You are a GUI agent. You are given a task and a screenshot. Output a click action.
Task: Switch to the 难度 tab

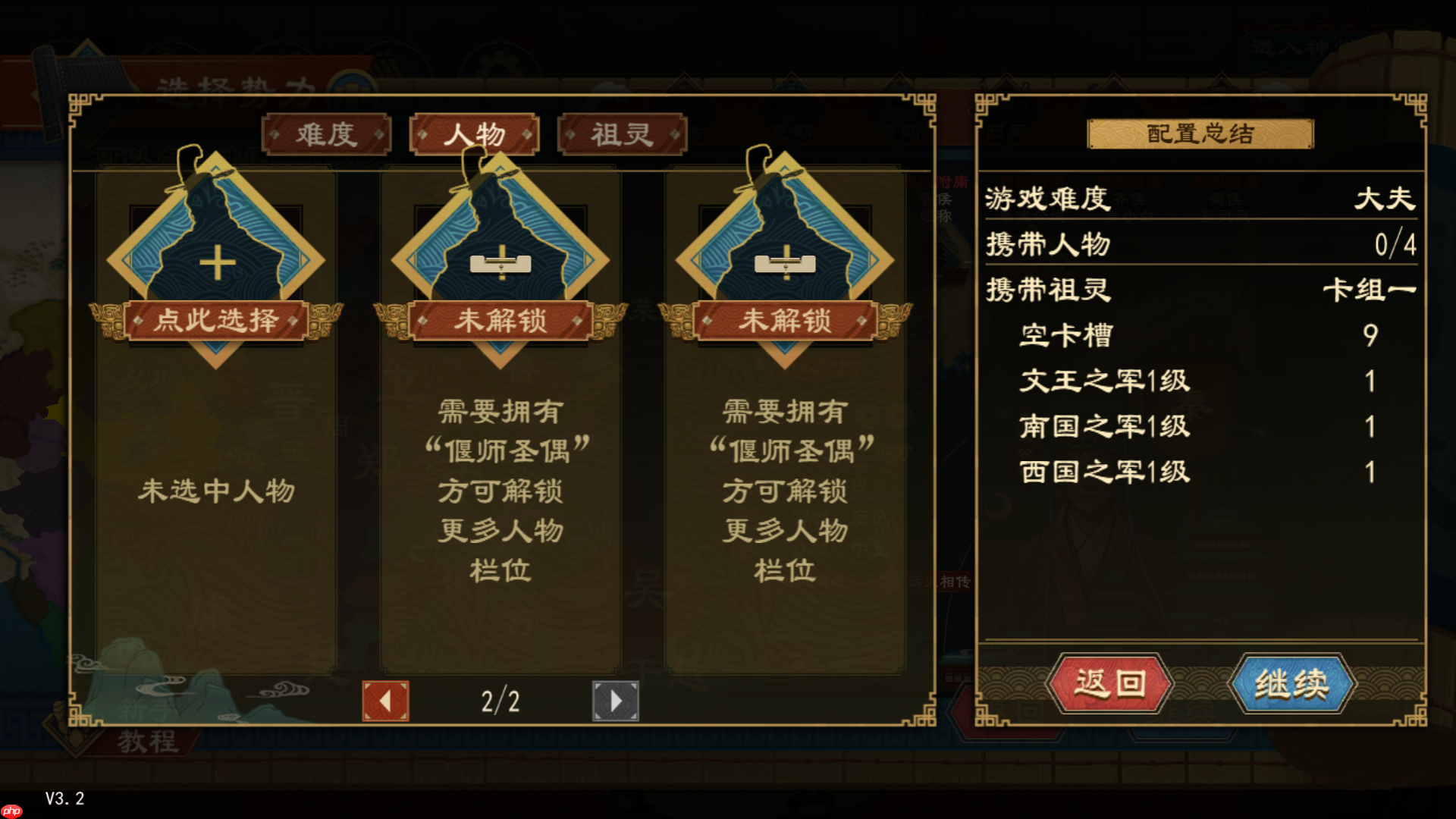pos(328,134)
